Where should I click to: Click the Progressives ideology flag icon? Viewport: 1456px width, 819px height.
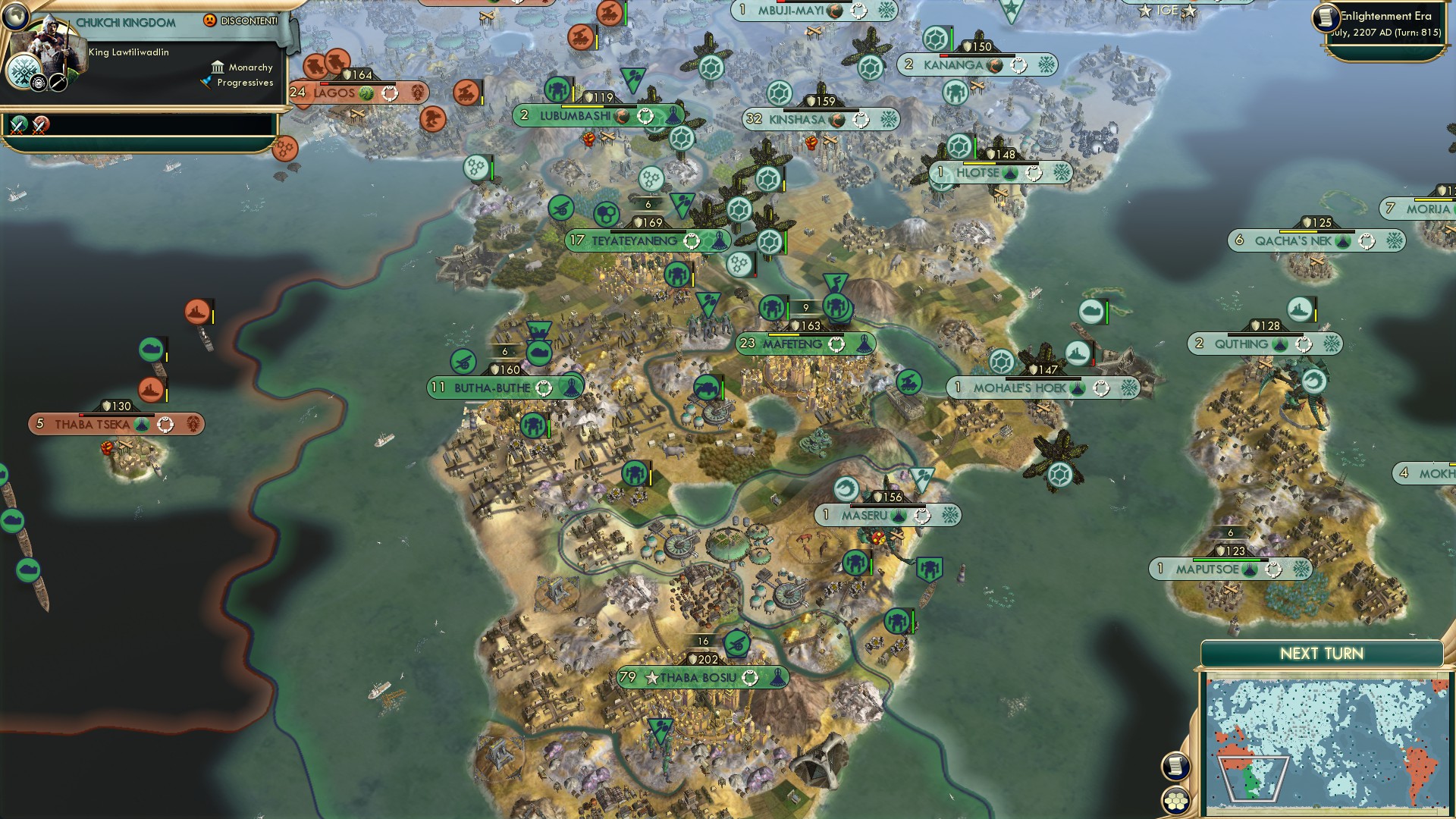[207, 82]
